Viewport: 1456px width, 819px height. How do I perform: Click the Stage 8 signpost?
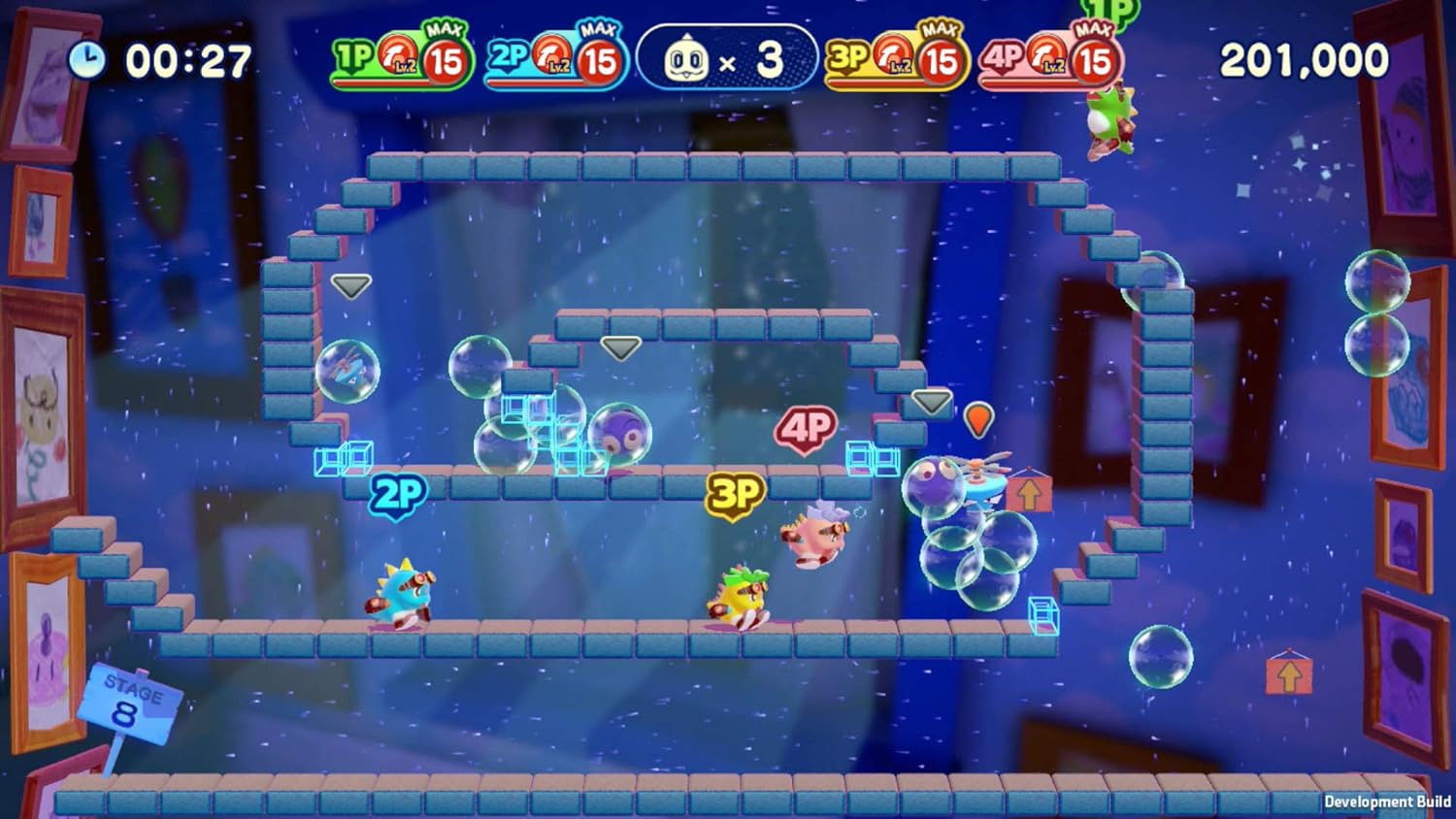[131, 701]
